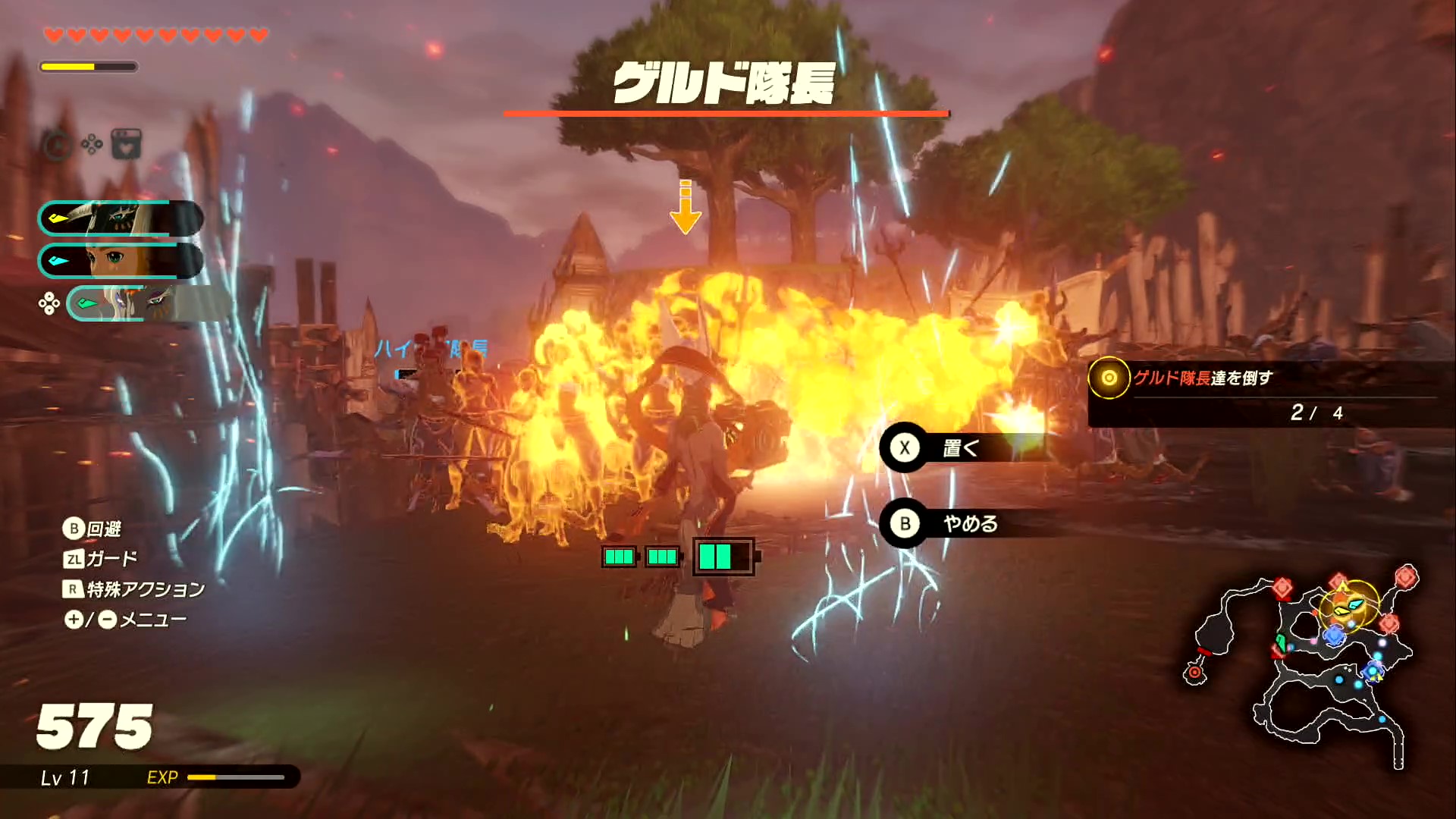Toggle the d-pad indicator beside the third portrait
1456x819 pixels.
tap(50, 303)
